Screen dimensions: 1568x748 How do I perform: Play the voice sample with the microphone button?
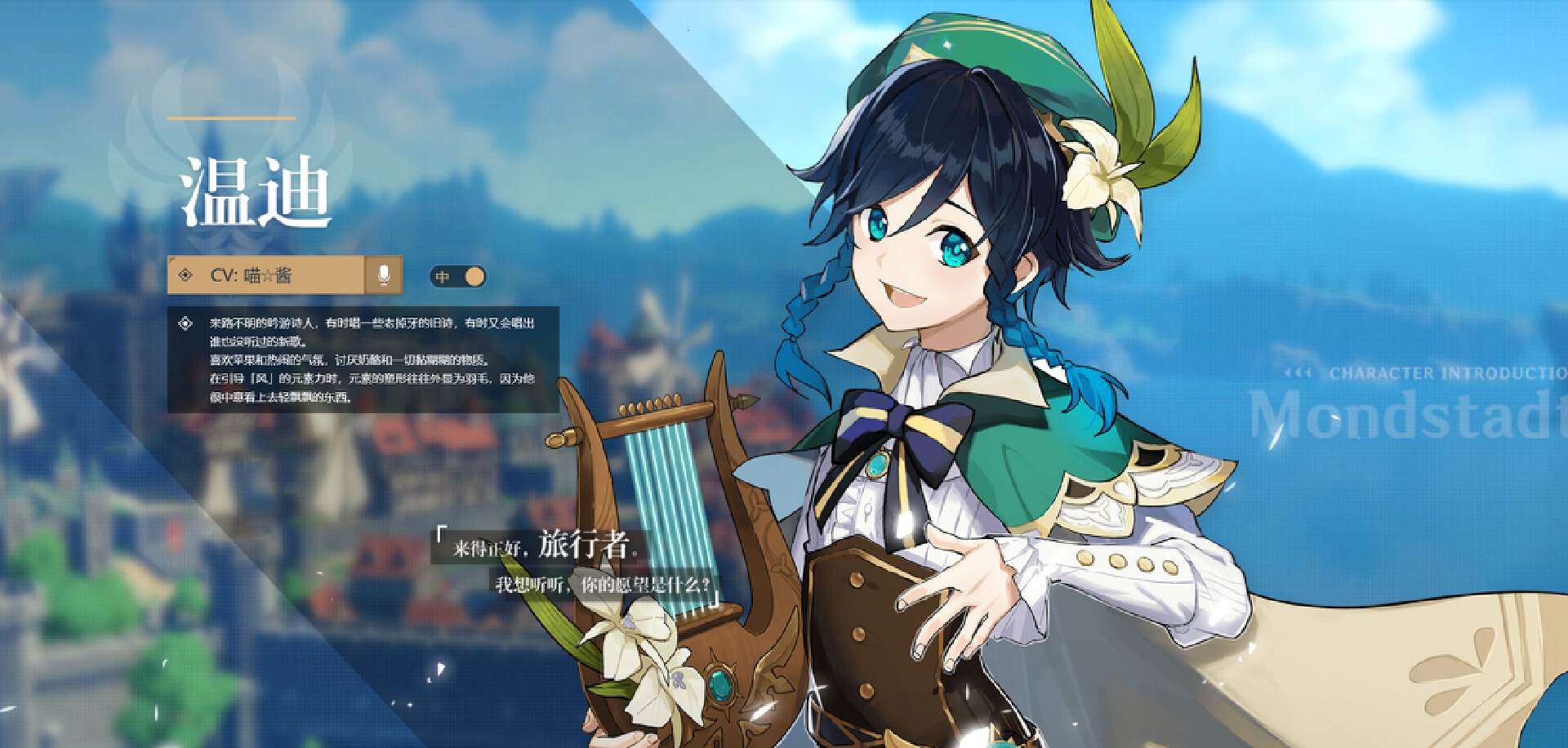pyautogui.click(x=384, y=275)
